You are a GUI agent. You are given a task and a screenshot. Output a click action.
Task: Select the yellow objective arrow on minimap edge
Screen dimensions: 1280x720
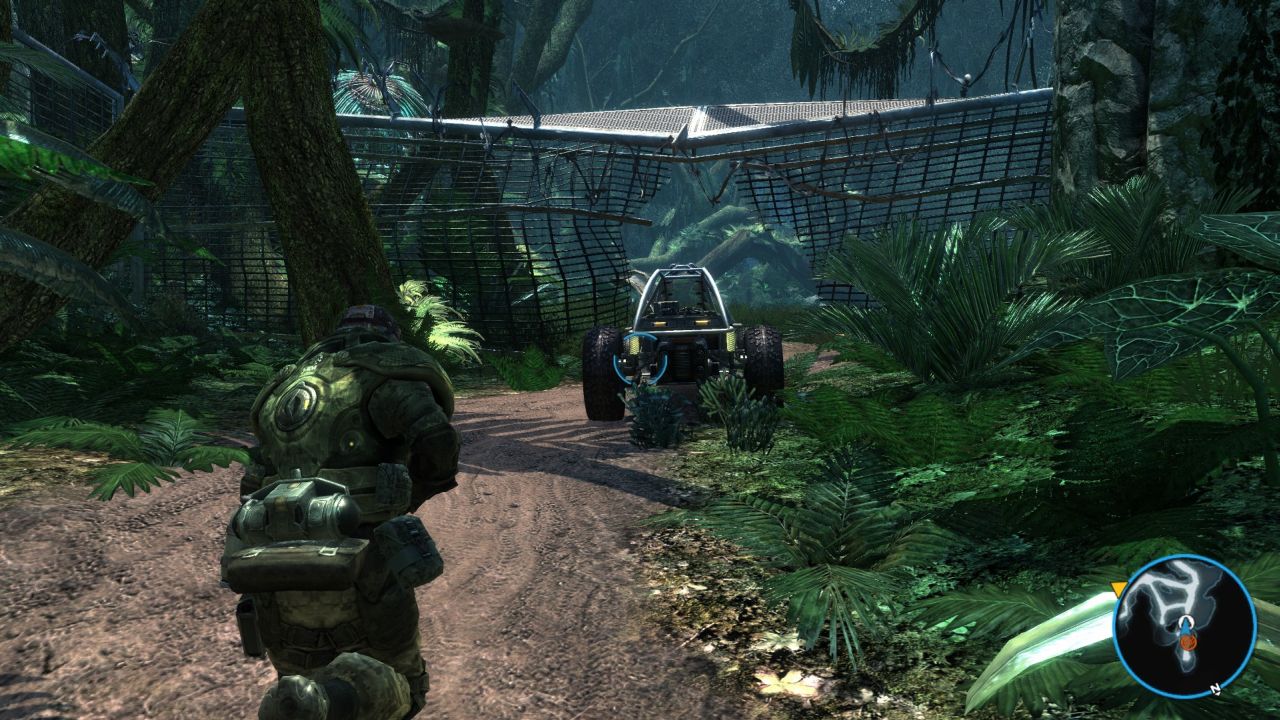[x=1119, y=589]
